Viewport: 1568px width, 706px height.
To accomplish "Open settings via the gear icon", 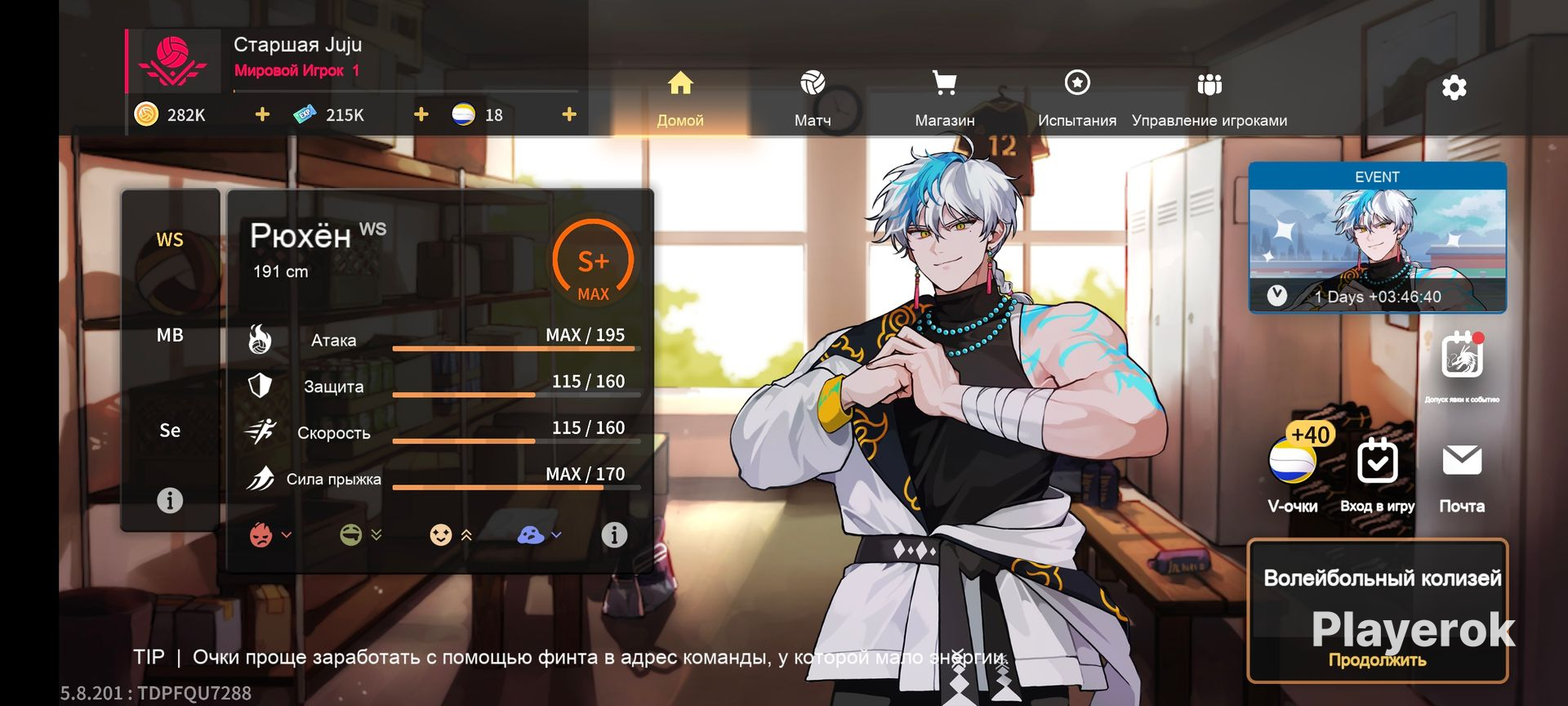I will click(1454, 87).
